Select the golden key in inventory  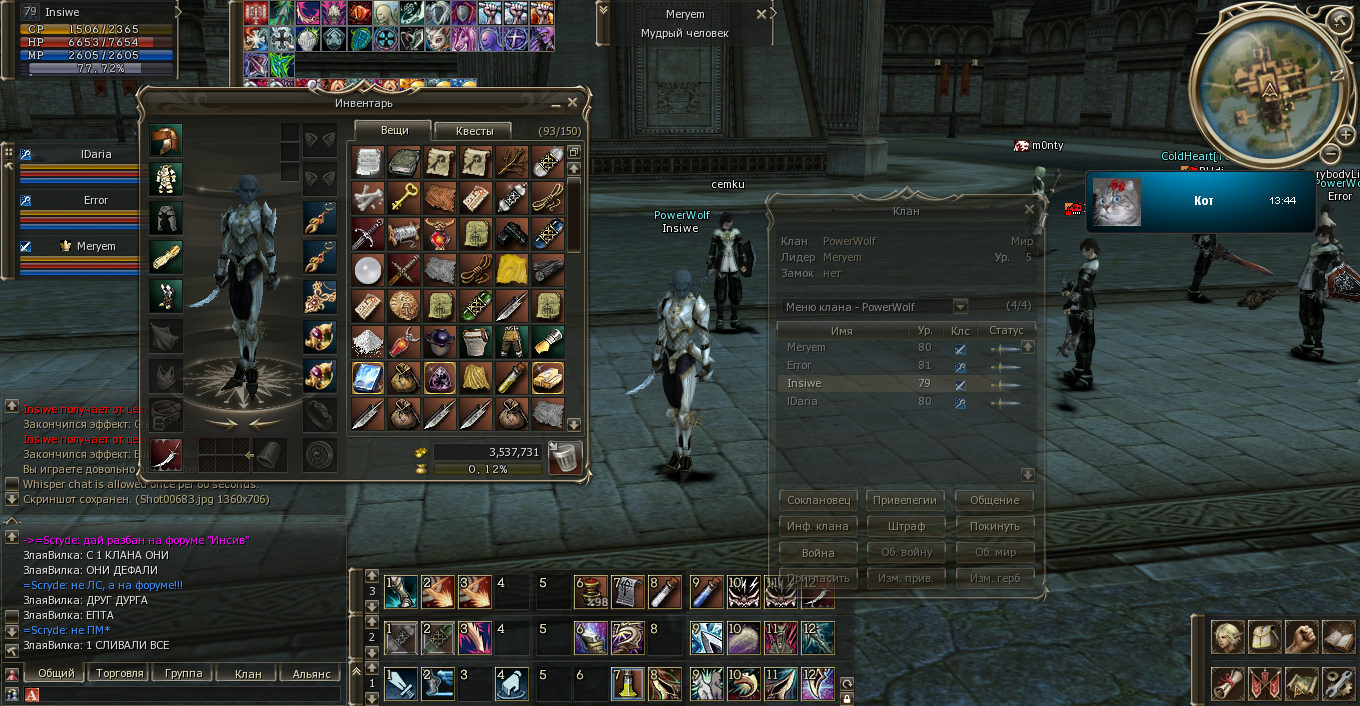[x=404, y=196]
